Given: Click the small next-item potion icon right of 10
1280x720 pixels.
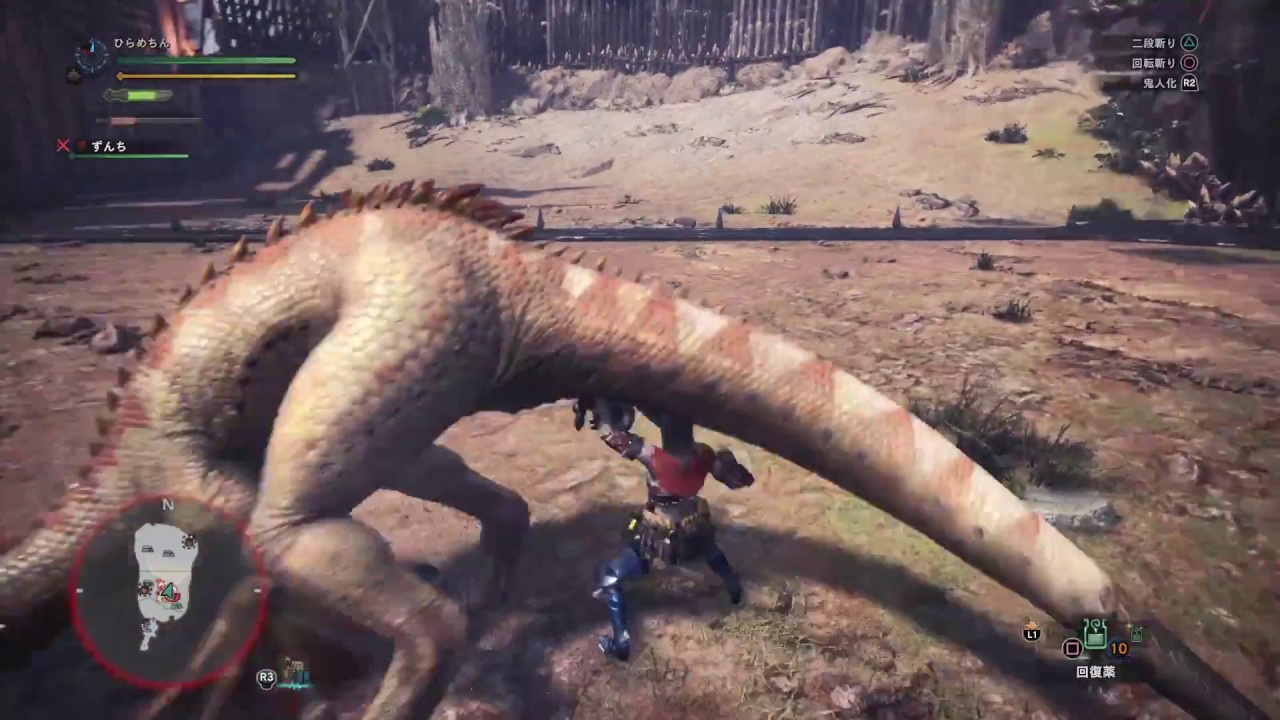Looking at the screenshot, I should coord(1136,632).
